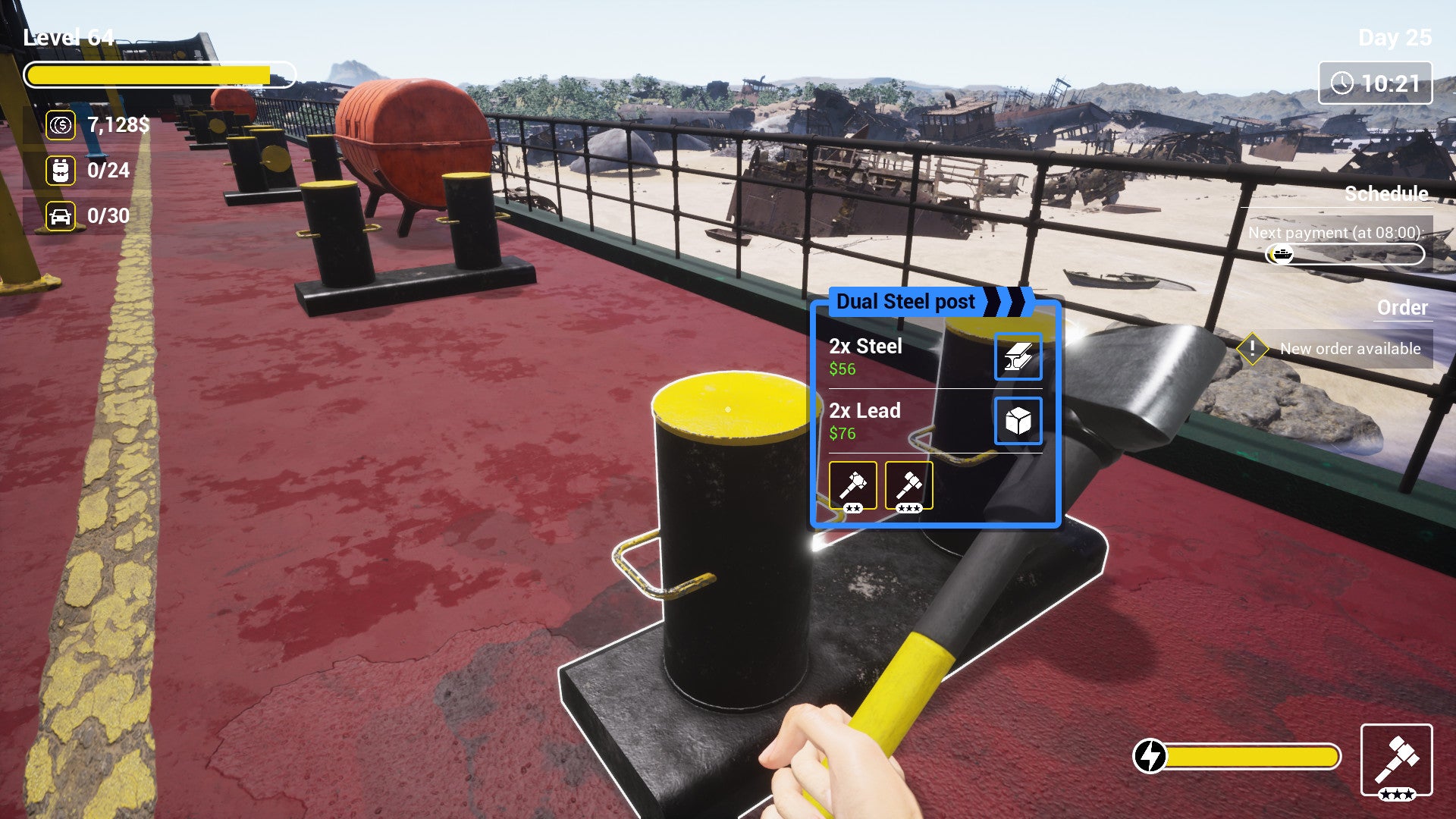Choose the three-star hammer in tooltip

(908, 485)
